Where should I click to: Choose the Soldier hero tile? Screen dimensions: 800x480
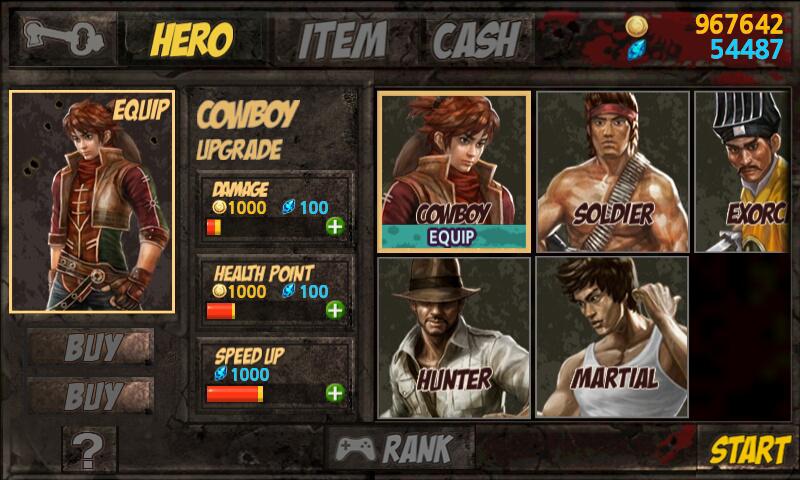point(612,171)
